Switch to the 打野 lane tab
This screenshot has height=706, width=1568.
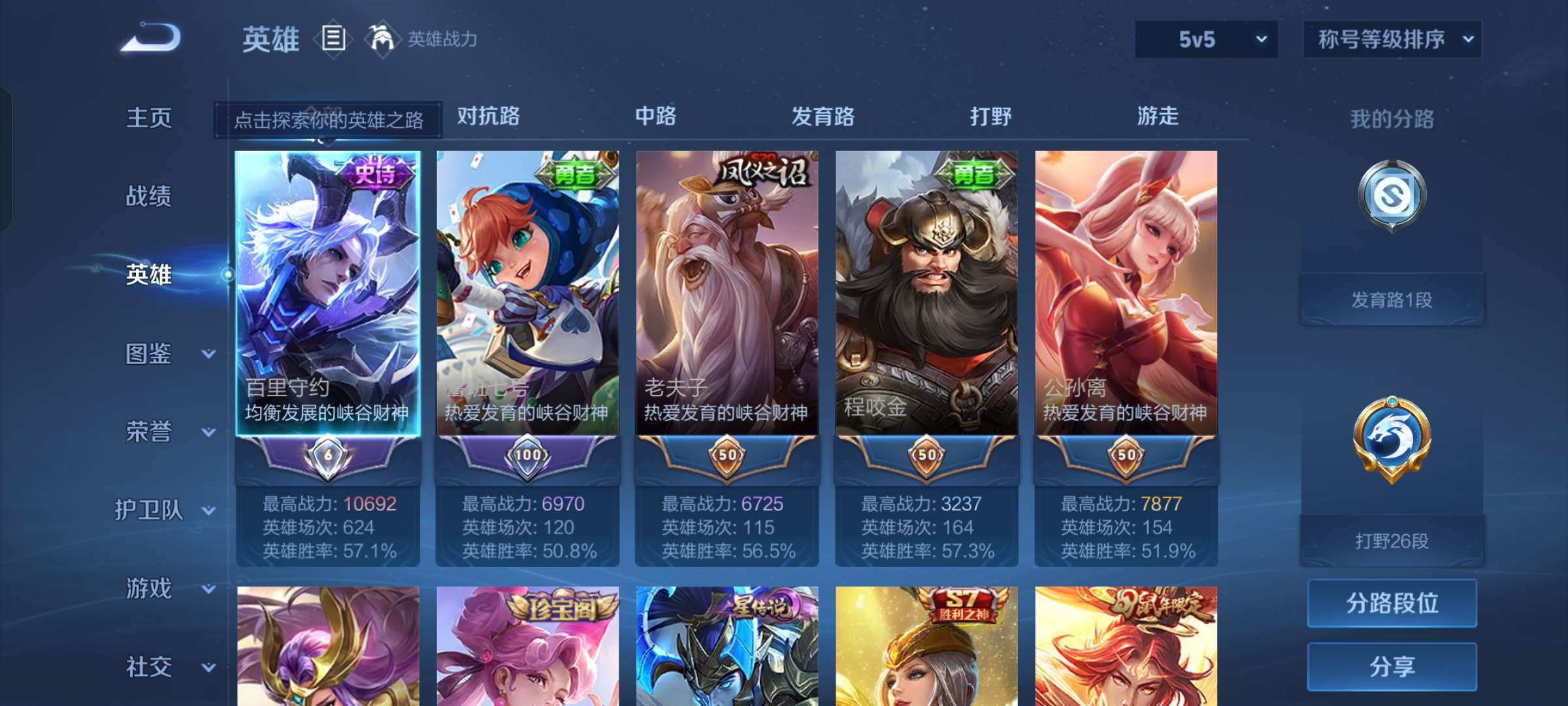point(990,116)
